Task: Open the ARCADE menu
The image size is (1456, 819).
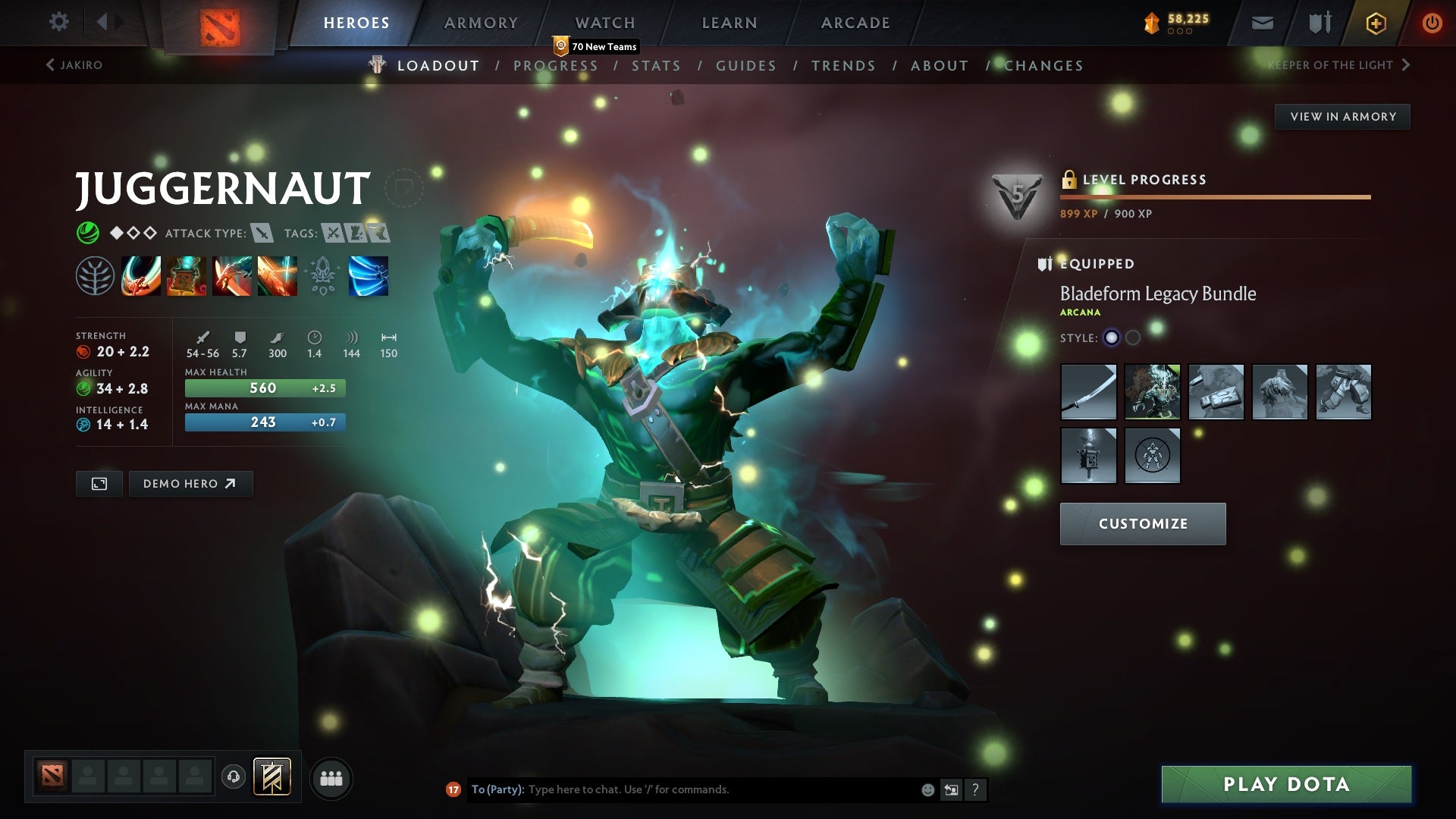Action: (x=855, y=23)
